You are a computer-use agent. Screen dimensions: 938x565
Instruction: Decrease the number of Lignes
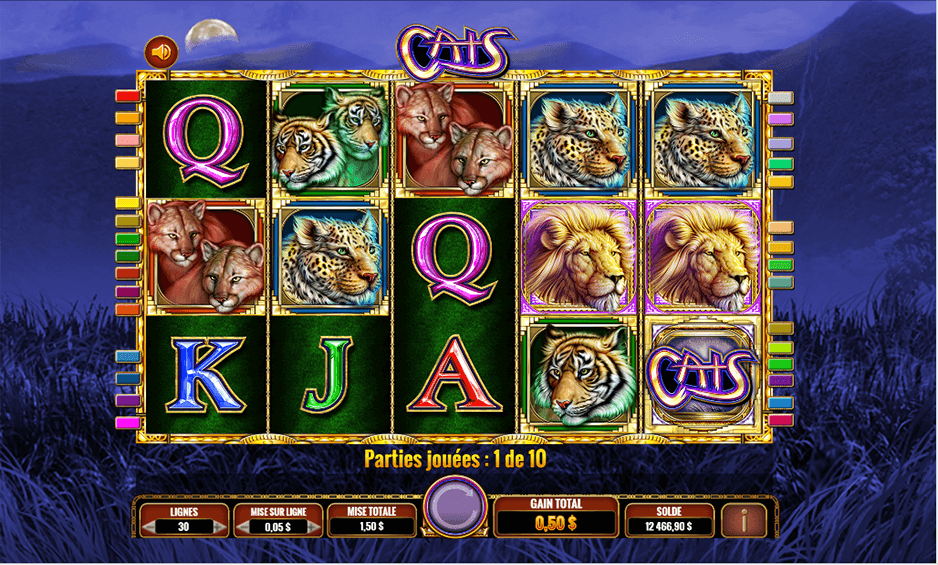click(150, 526)
